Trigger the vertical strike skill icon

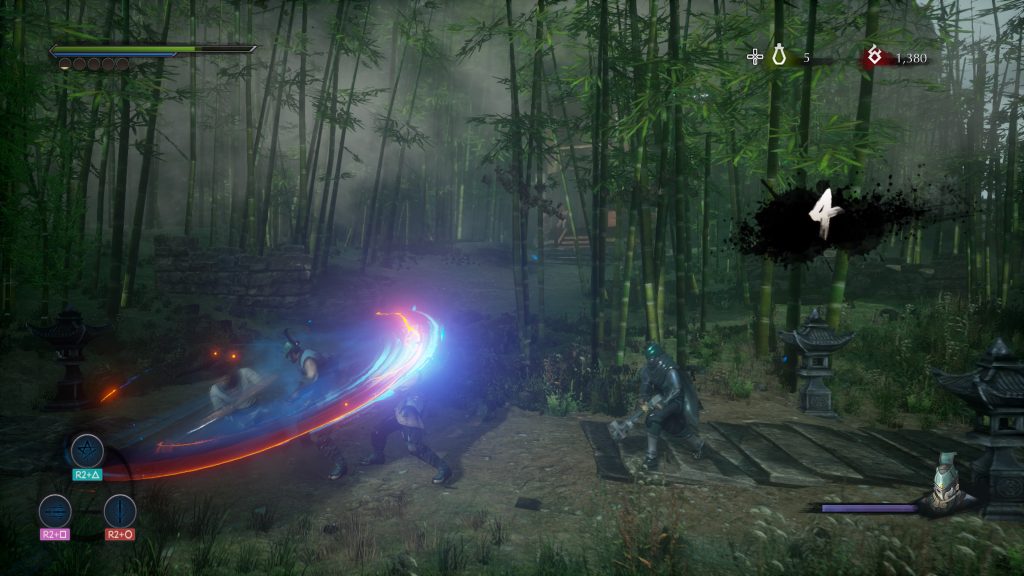tap(119, 511)
